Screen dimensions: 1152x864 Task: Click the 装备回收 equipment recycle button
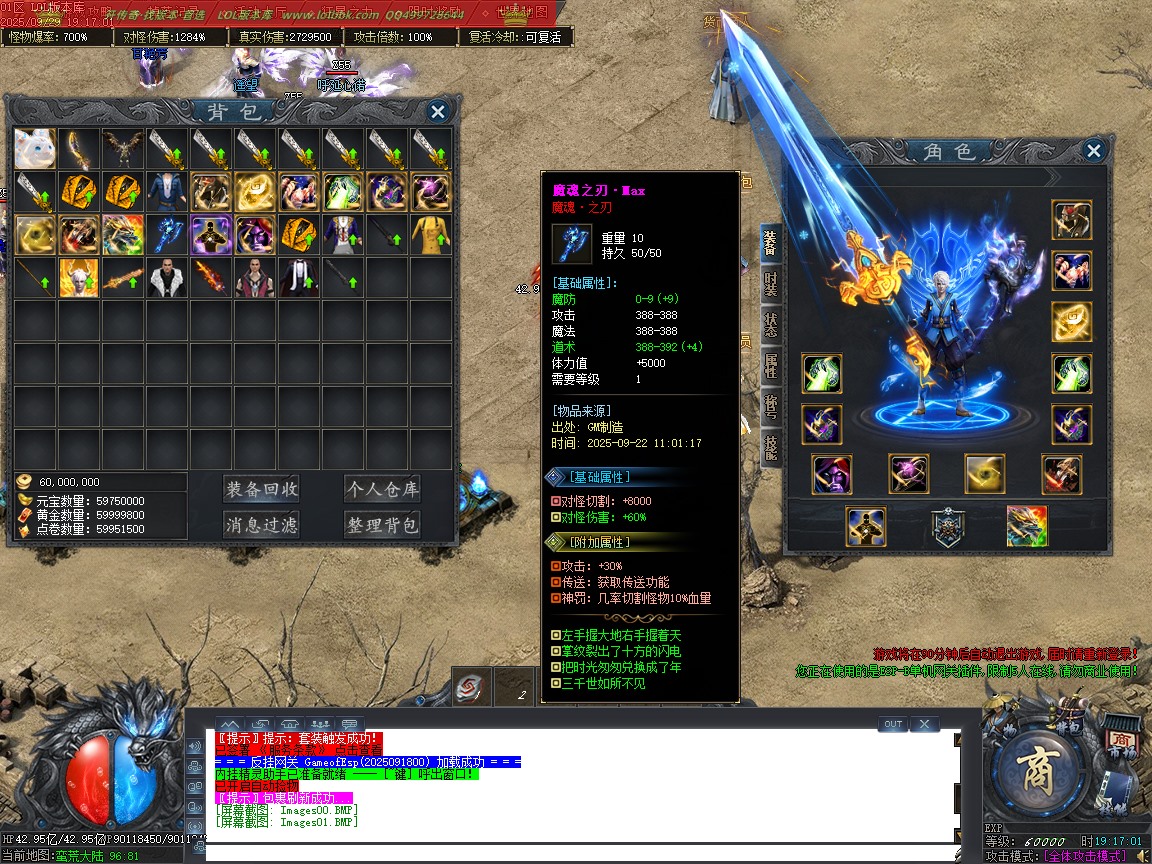262,489
